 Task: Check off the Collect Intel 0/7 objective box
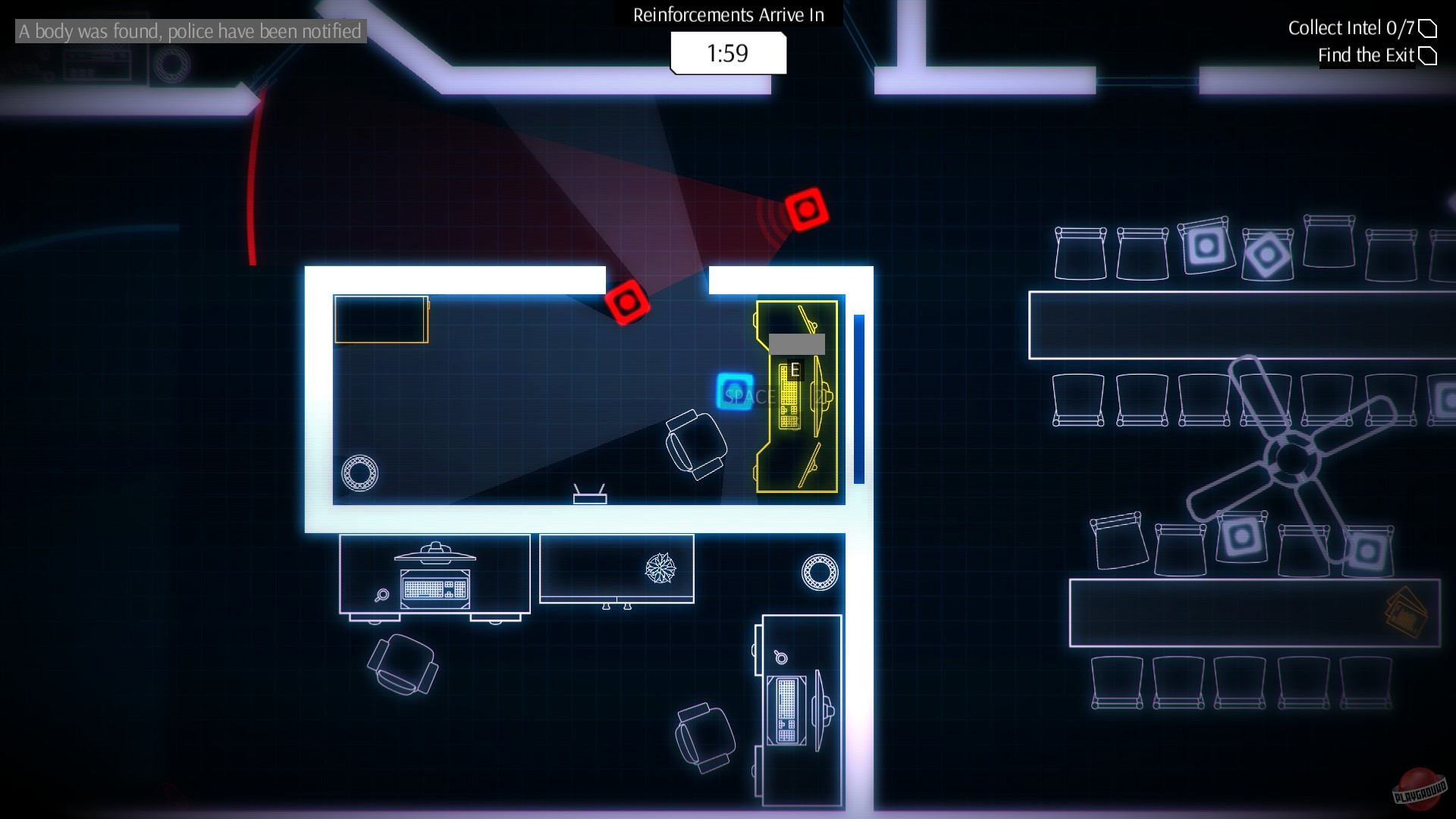tap(1429, 27)
